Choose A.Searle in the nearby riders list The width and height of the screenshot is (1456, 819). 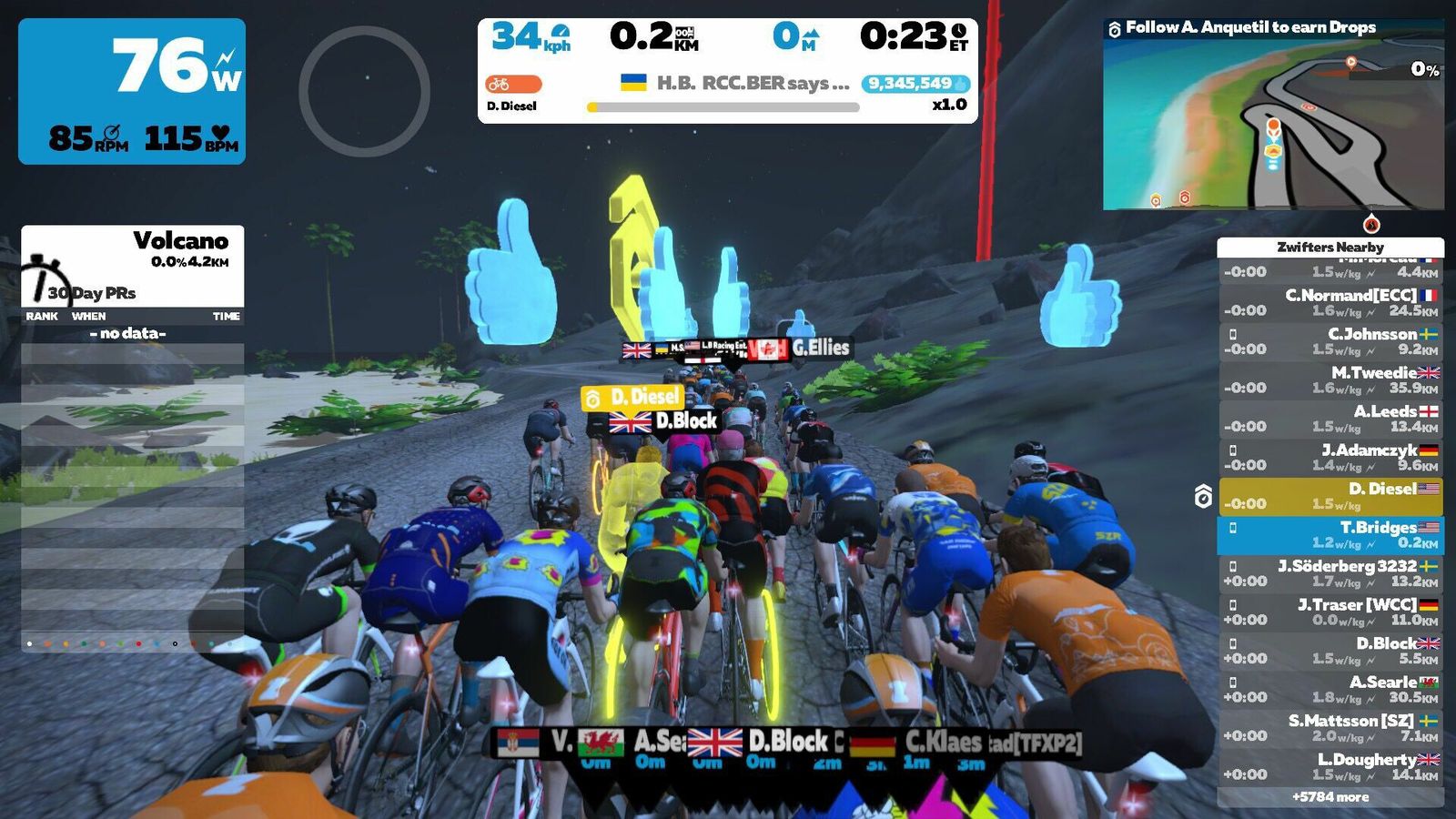(1330, 689)
